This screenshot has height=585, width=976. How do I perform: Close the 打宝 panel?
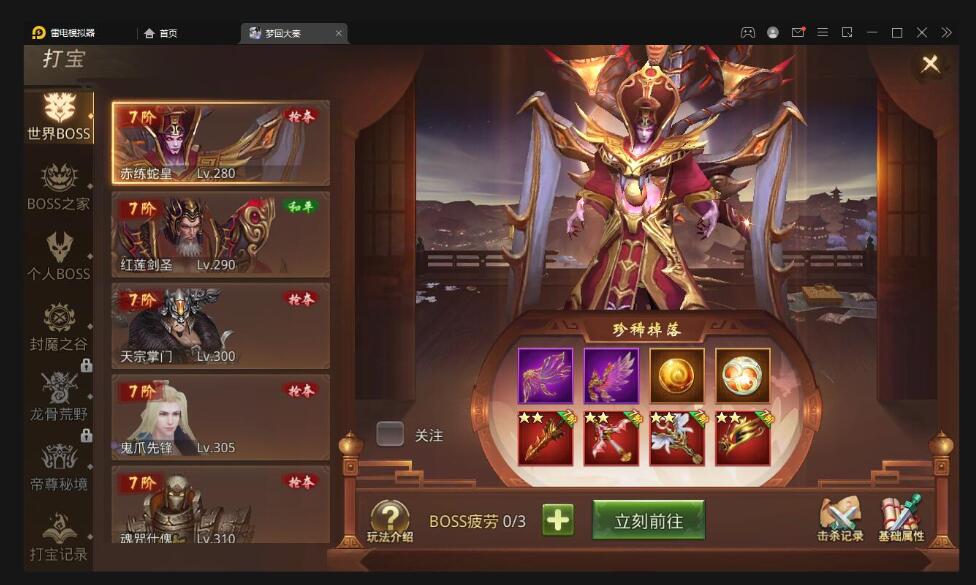[930, 64]
